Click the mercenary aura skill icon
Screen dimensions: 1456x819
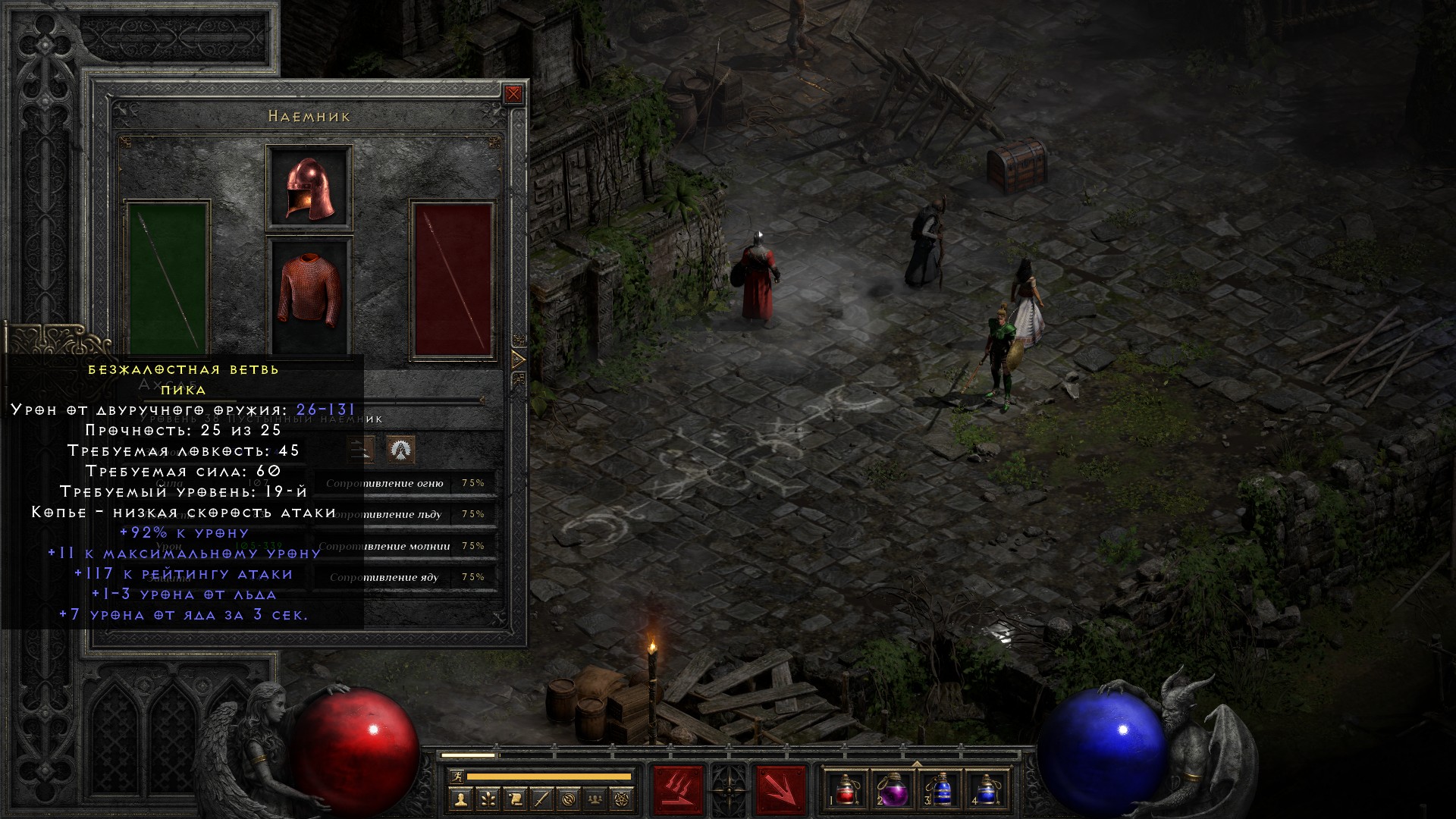(400, 450)
